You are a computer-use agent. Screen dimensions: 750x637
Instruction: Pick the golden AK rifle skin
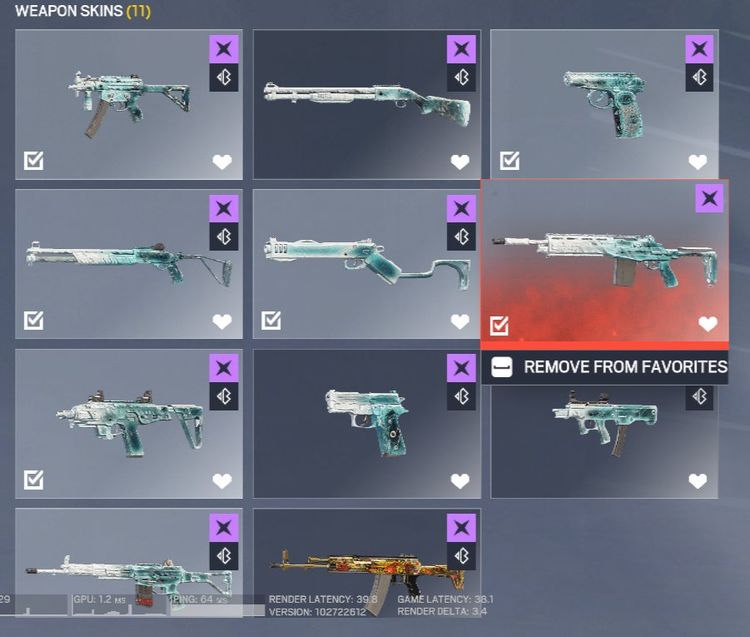pyautogui.click(x=366, y=573)
